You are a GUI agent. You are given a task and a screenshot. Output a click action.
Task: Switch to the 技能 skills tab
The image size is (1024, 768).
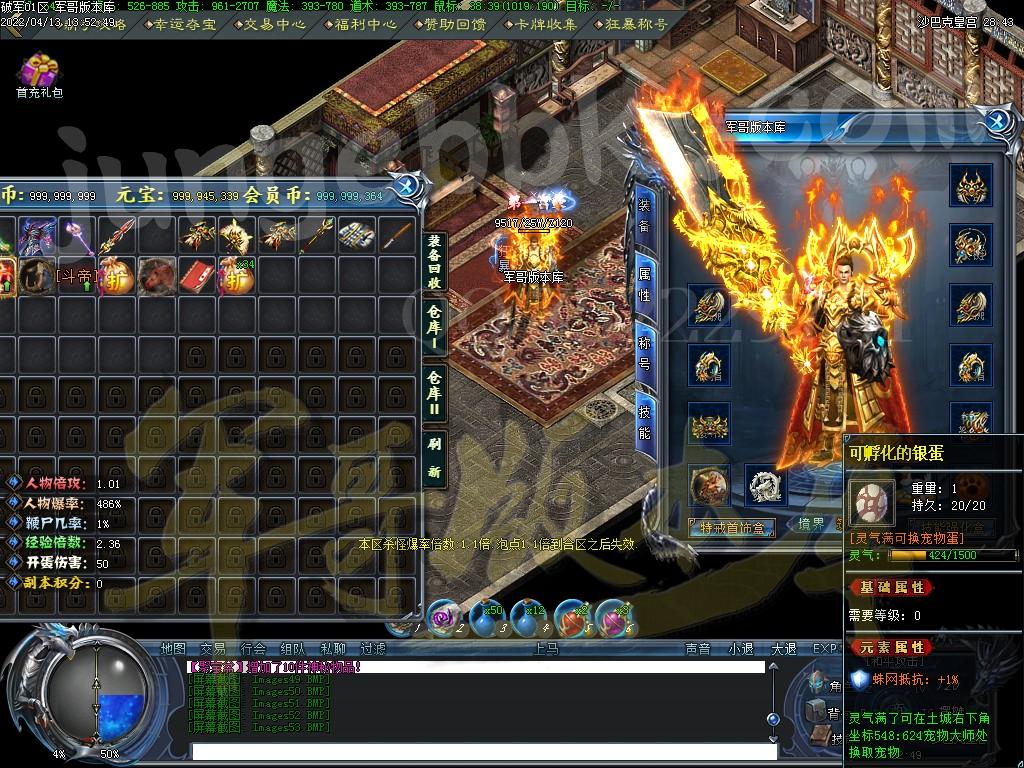(644, 419)
